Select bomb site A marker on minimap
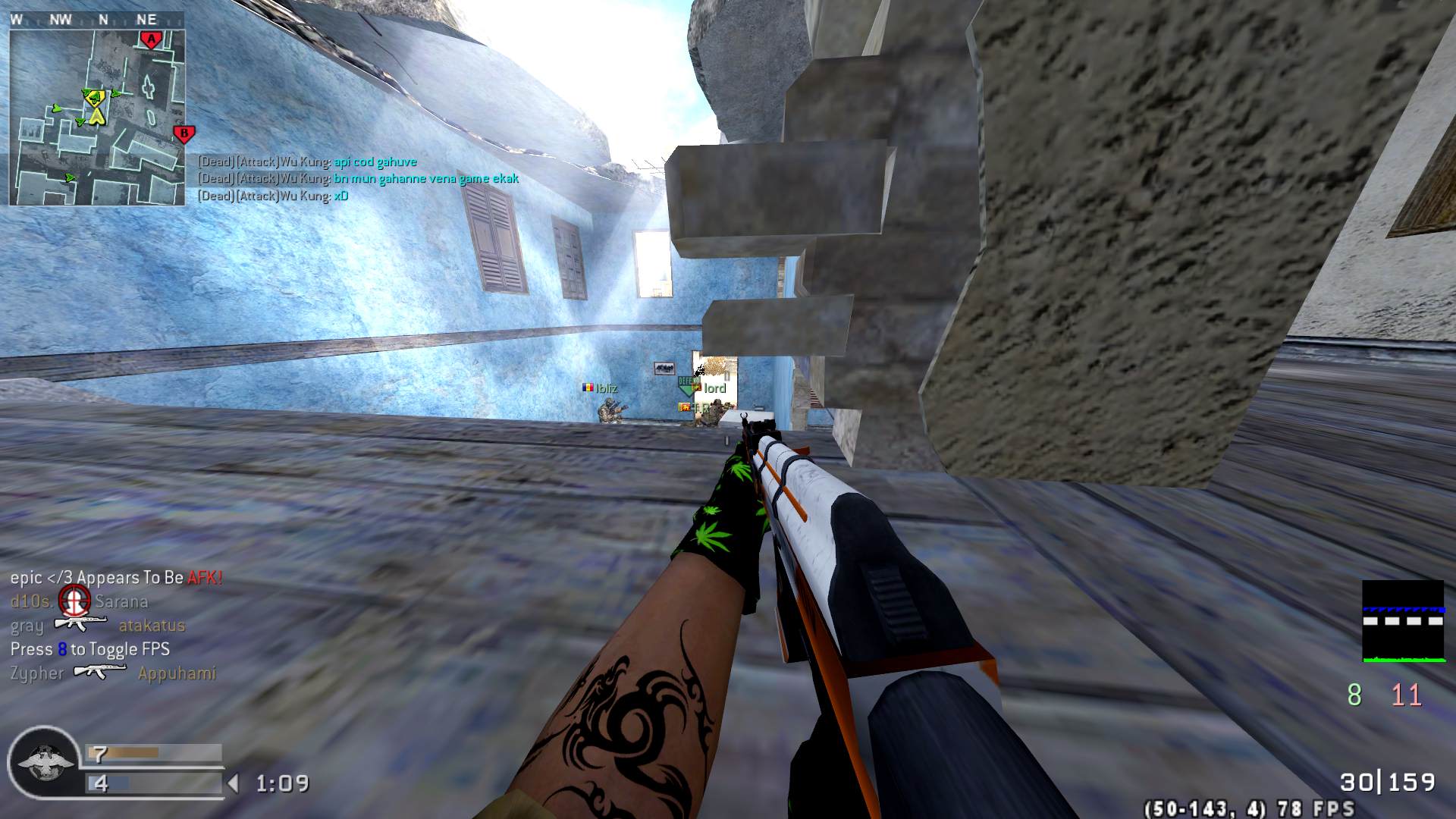Image resolution: width=1456 pixels, height=819 pixels. click(151, 39)
